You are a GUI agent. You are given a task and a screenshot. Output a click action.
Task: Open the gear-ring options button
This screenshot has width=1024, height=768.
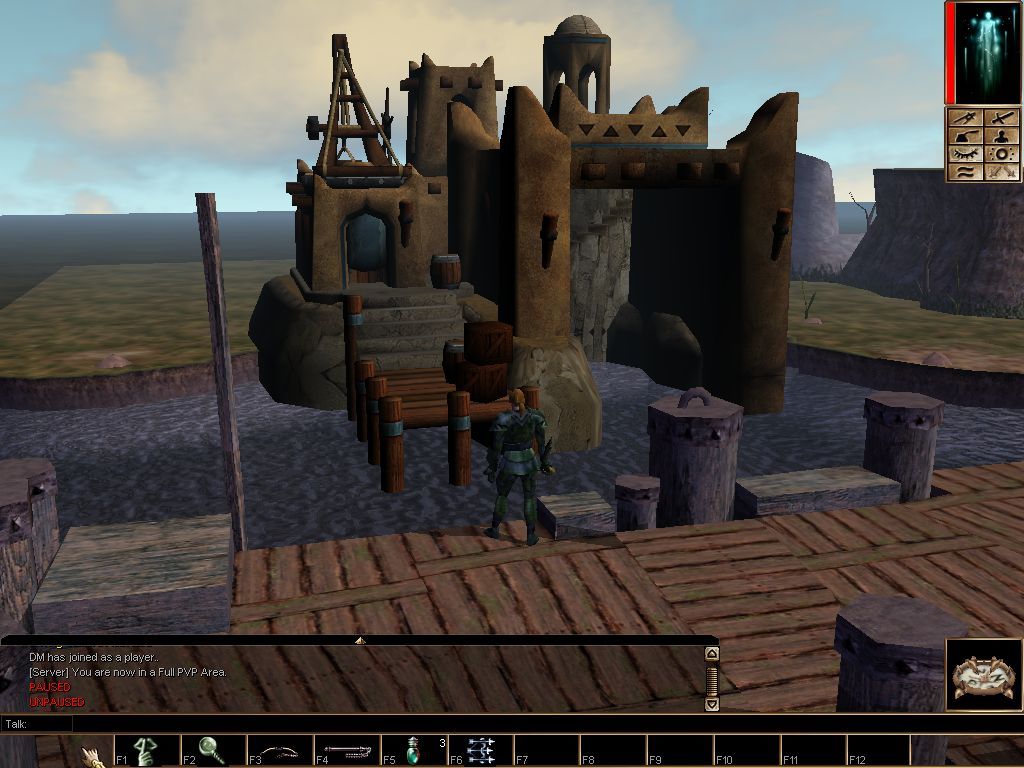point(1001,154)
